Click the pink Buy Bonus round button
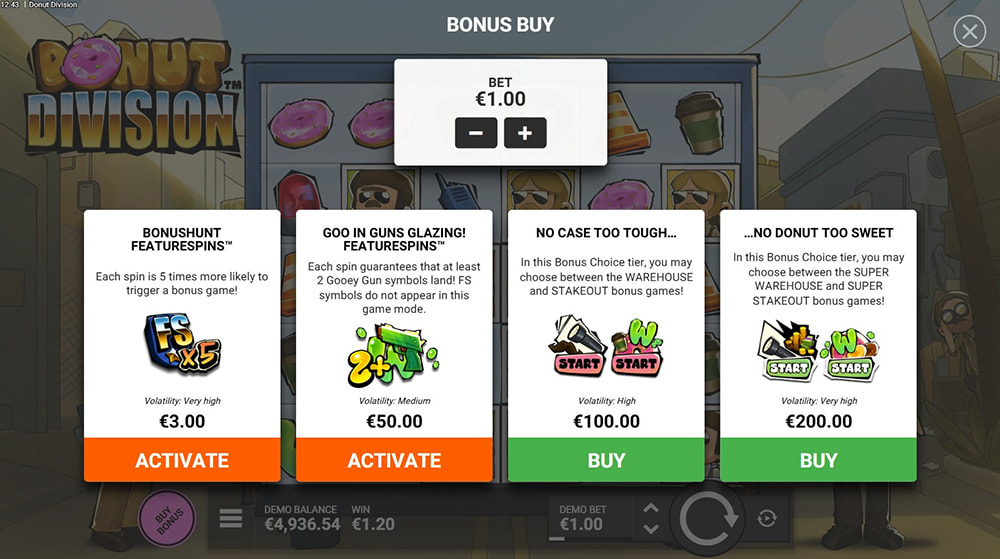 click(167, 519)
